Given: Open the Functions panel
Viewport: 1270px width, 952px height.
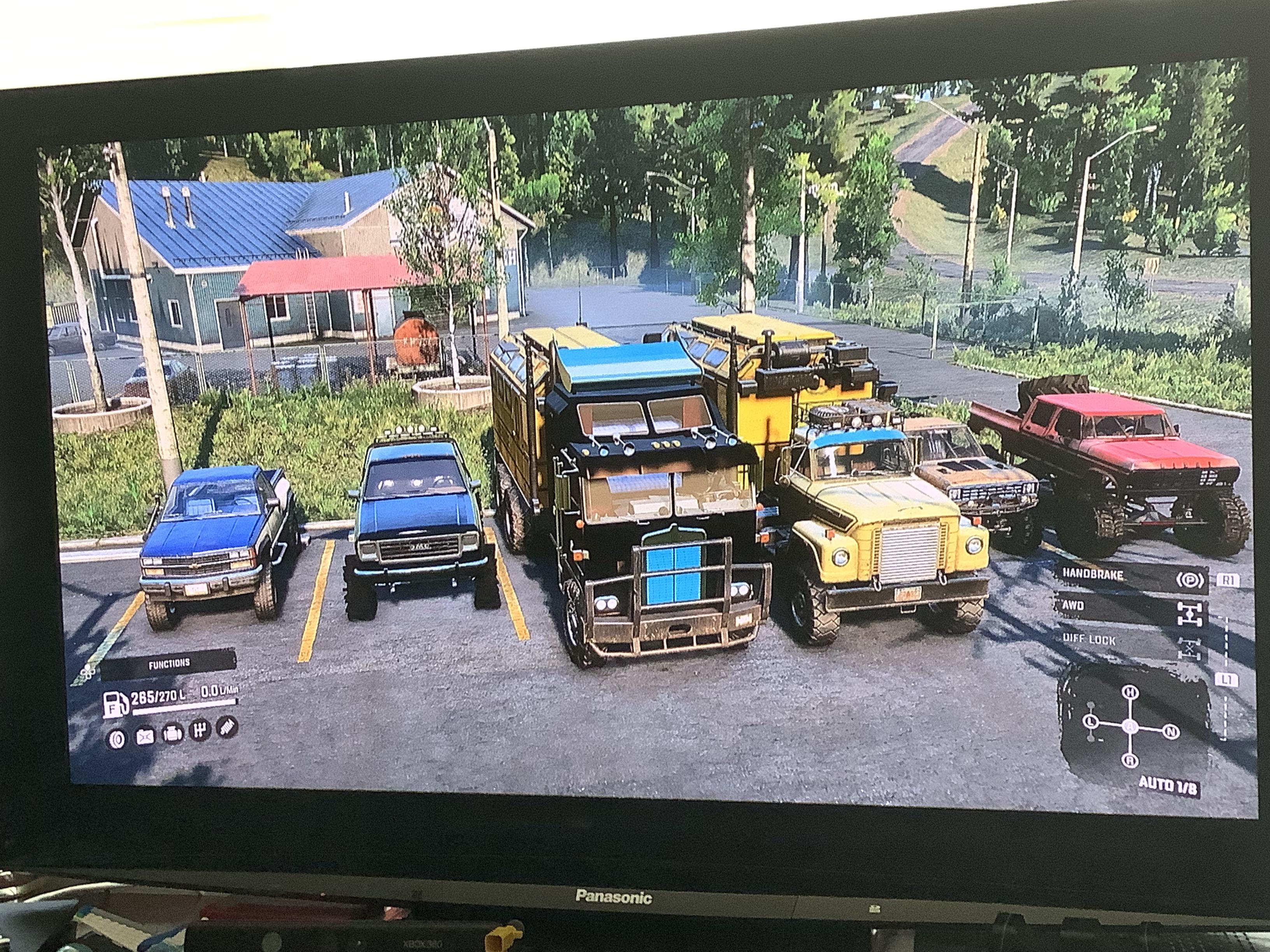Looking at the screenshot, I should click(x=170, y=664).
